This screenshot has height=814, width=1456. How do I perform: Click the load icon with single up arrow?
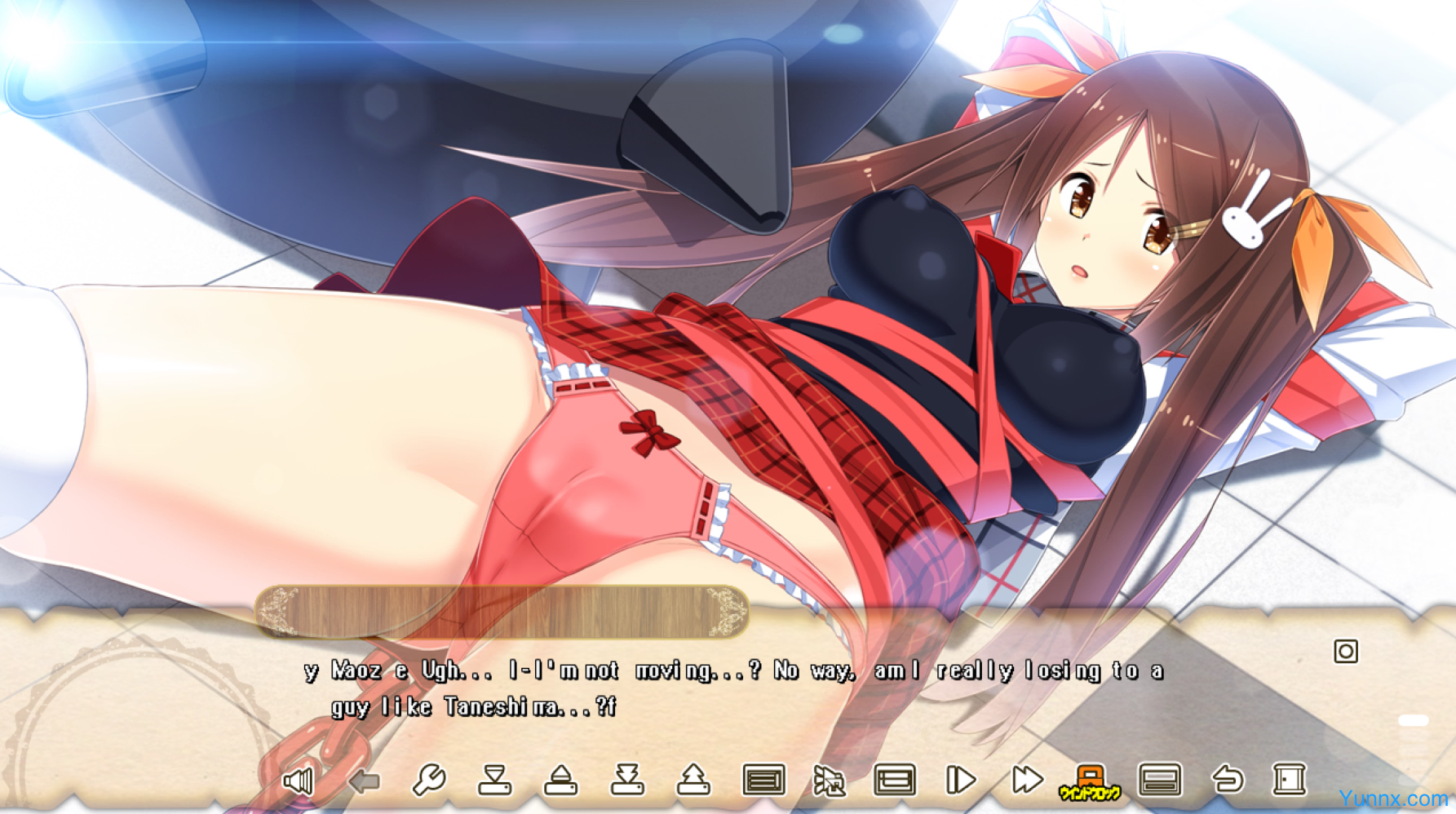(560, 781)
